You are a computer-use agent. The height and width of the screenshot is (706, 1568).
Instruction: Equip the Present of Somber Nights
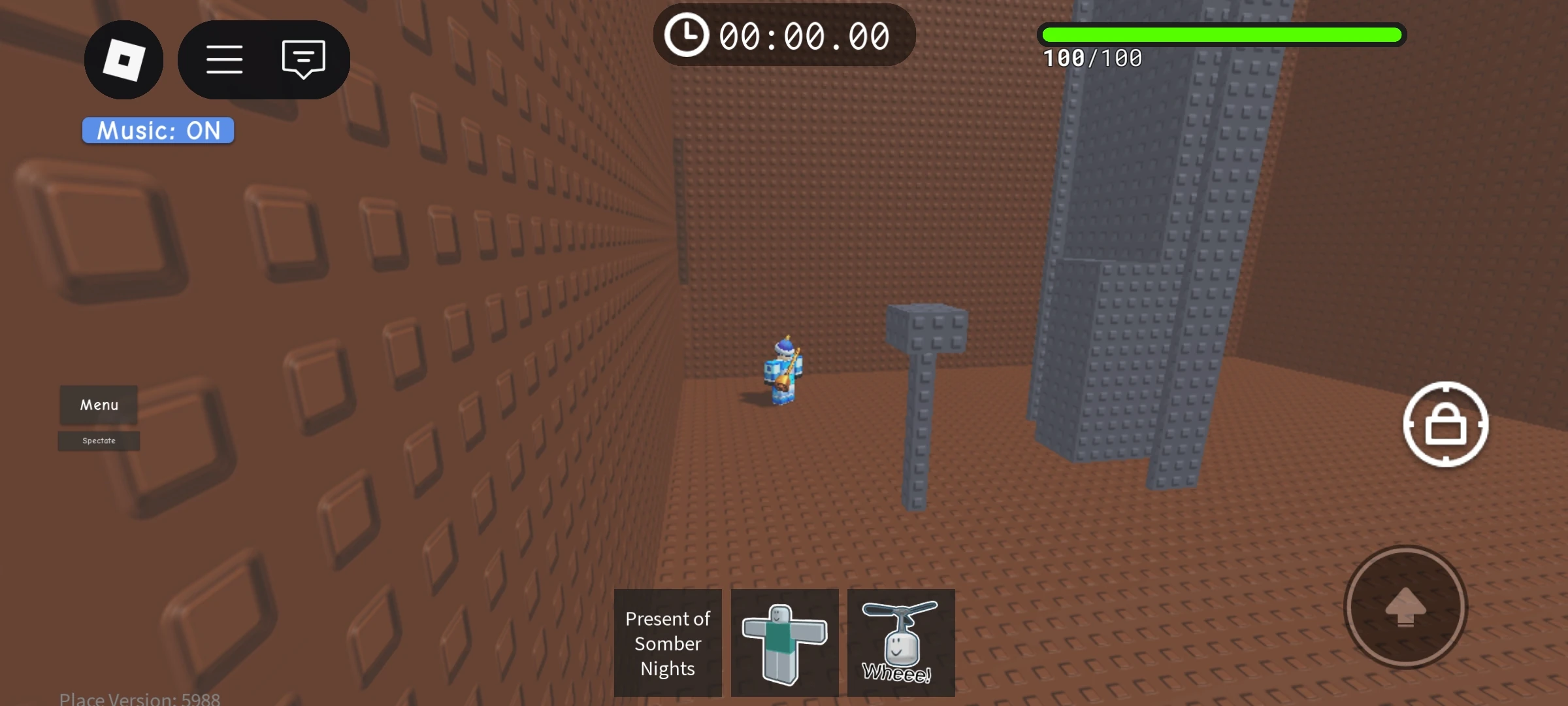667,643
